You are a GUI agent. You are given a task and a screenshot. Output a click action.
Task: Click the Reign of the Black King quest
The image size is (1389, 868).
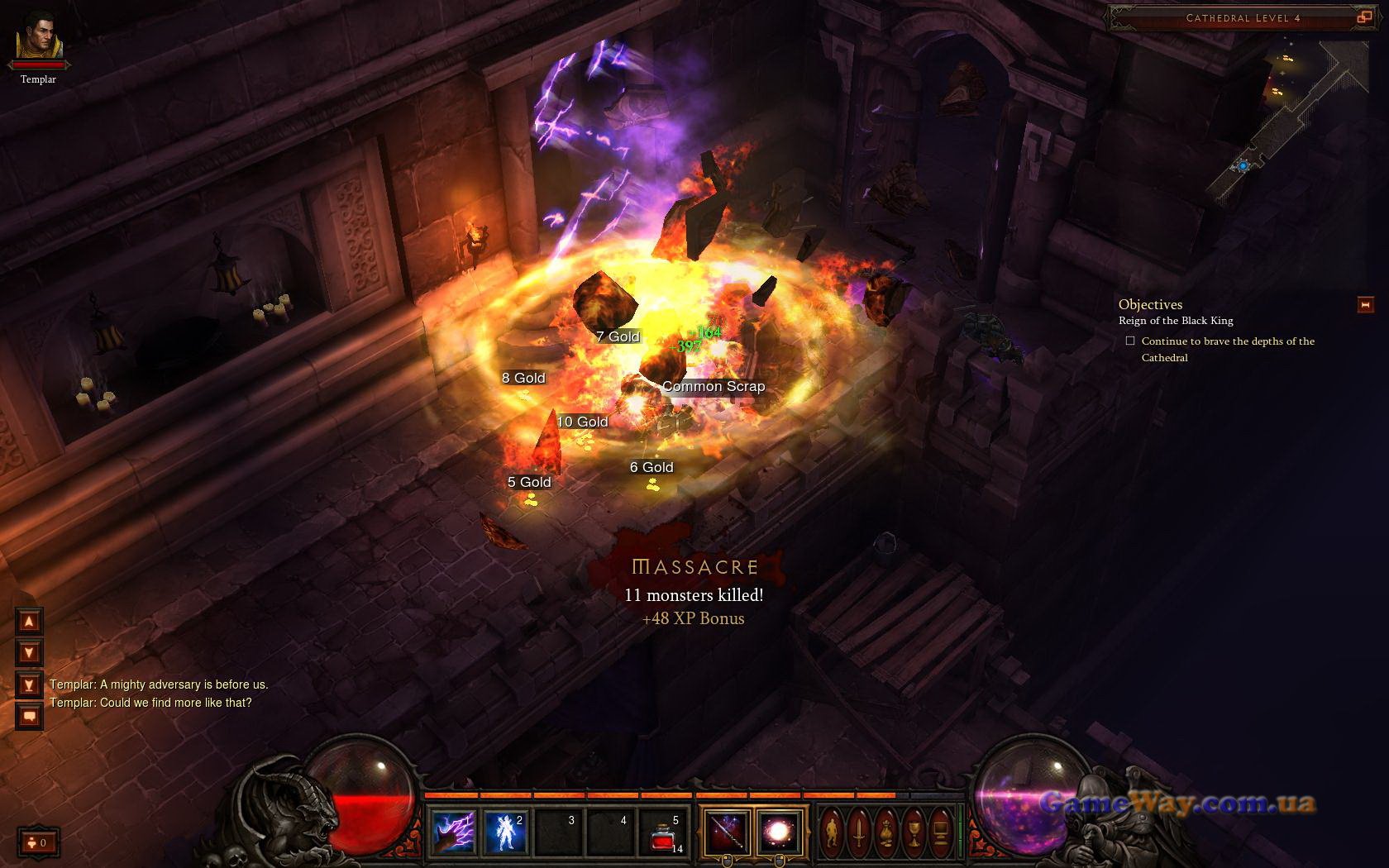pos(1176,321)
